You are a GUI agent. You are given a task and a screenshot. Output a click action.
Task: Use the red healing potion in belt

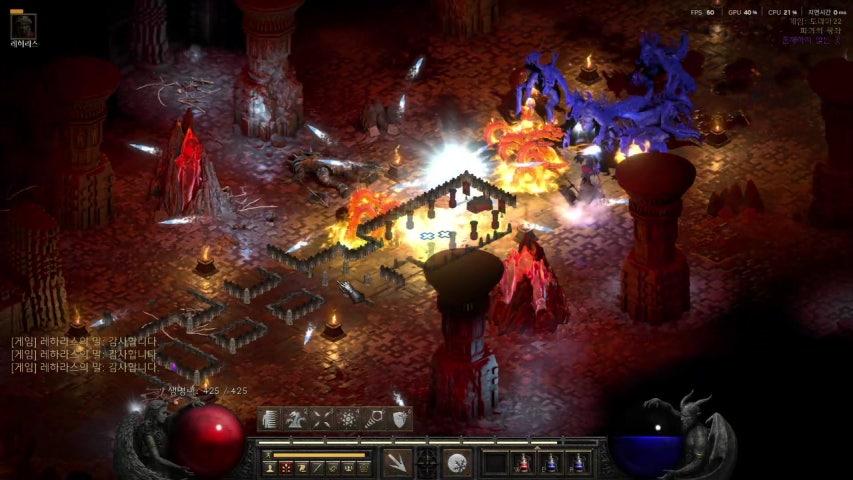pos(523,462)
